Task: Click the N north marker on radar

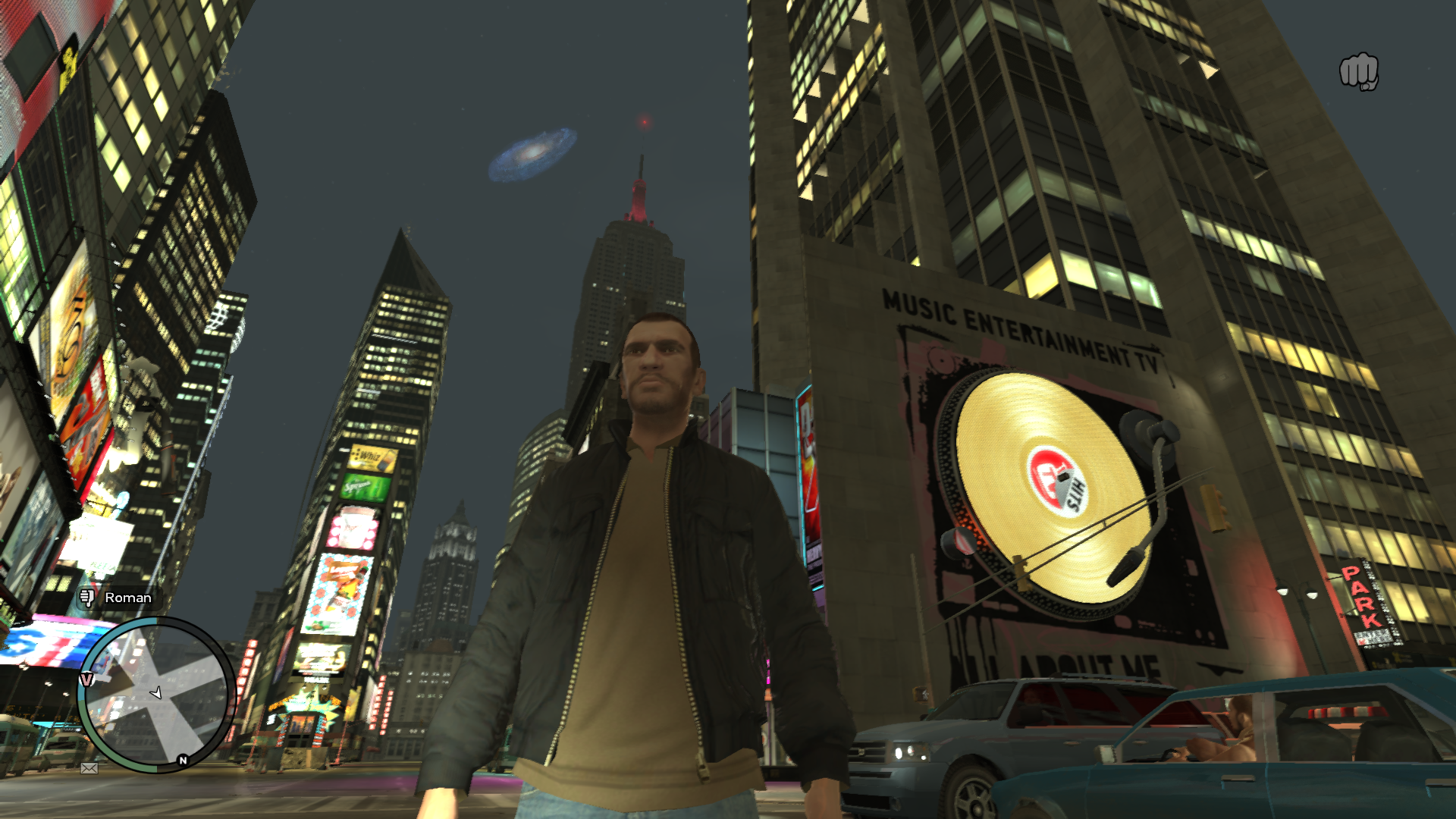Action: pyautogui.click(x=183, y=760)
